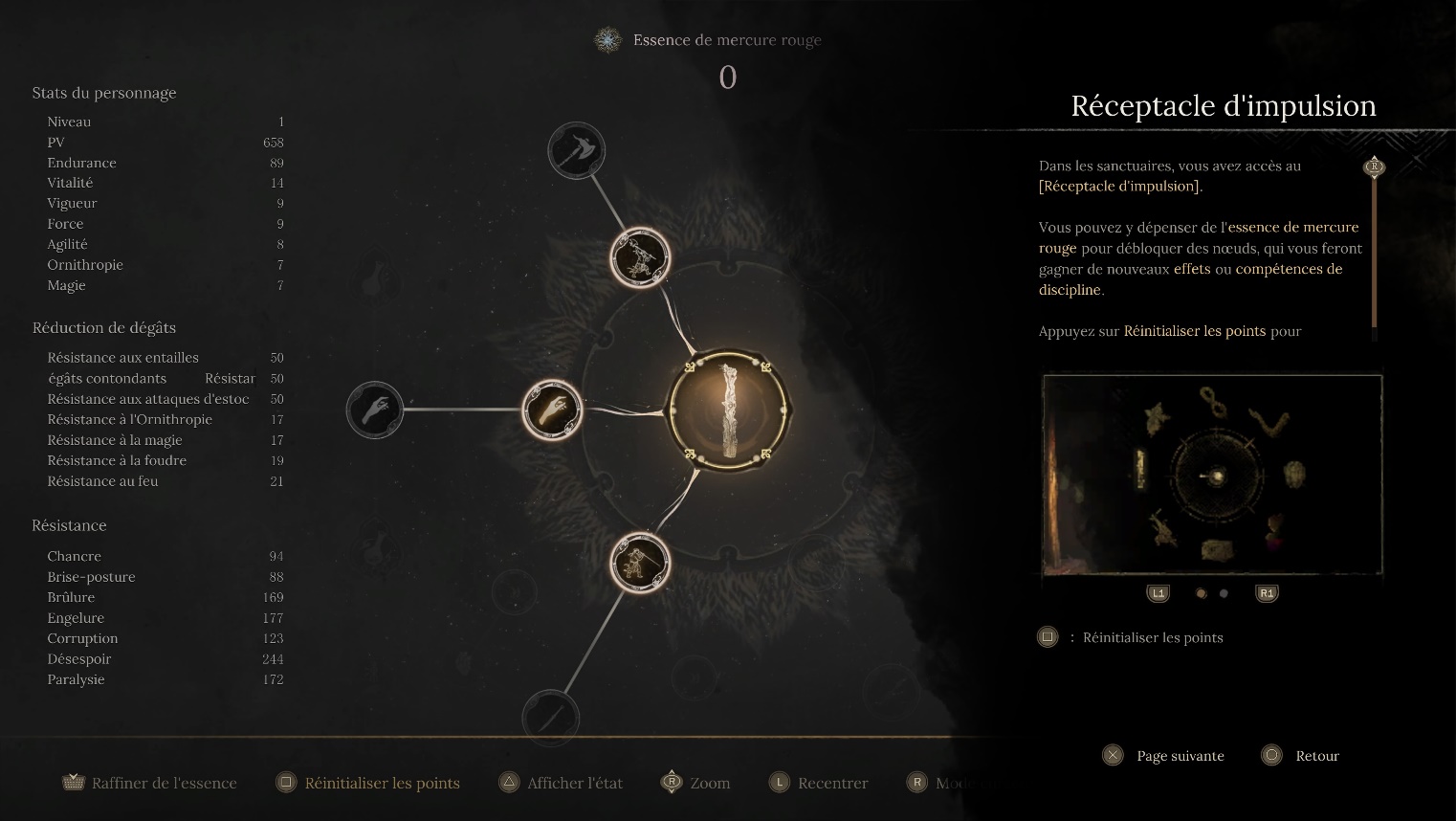
Task: Choose Réinitialiser les points in bottom bar
Action: click(368, 783)
